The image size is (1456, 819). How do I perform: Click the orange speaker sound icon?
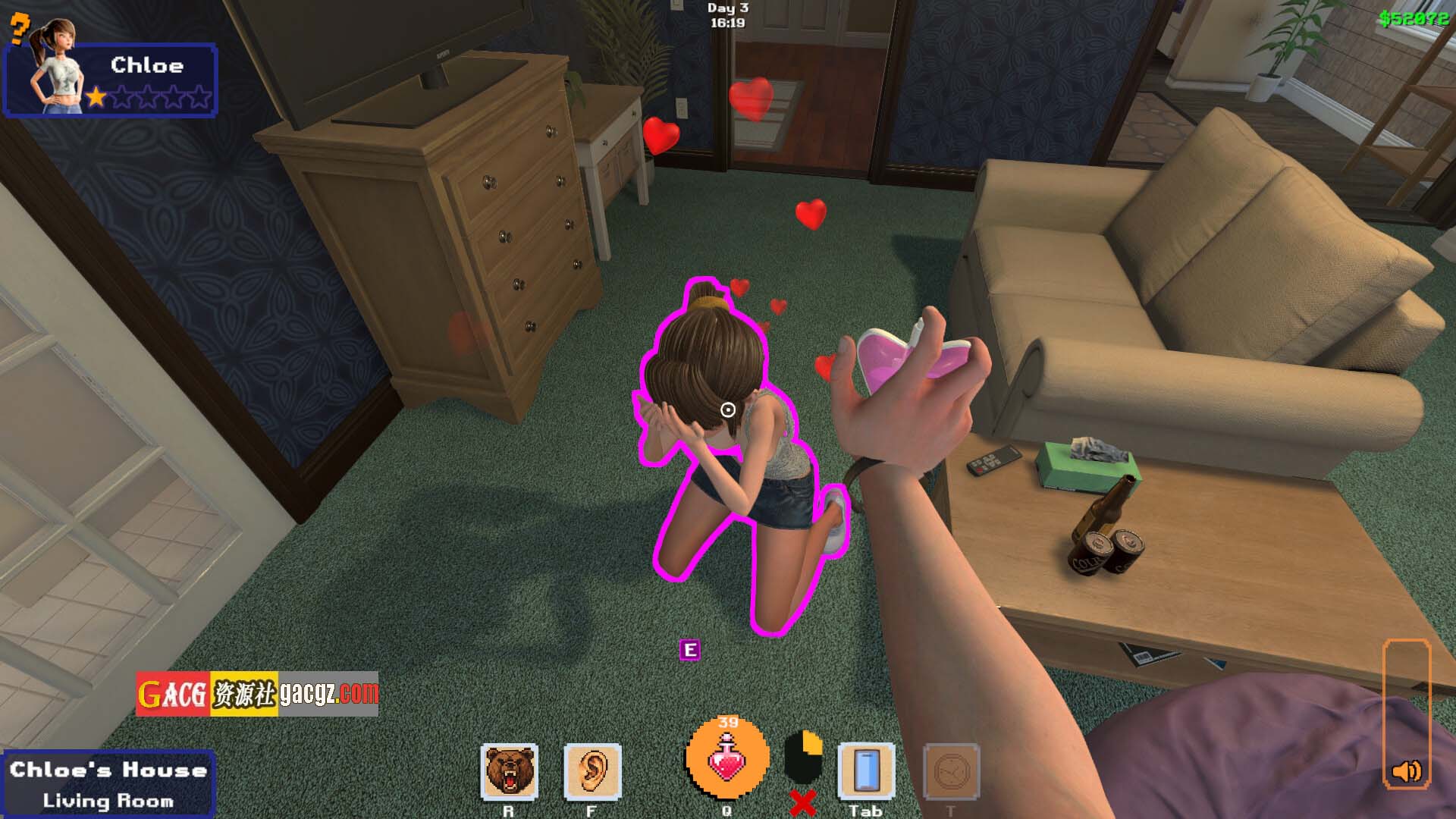[x=1407, y=772]
